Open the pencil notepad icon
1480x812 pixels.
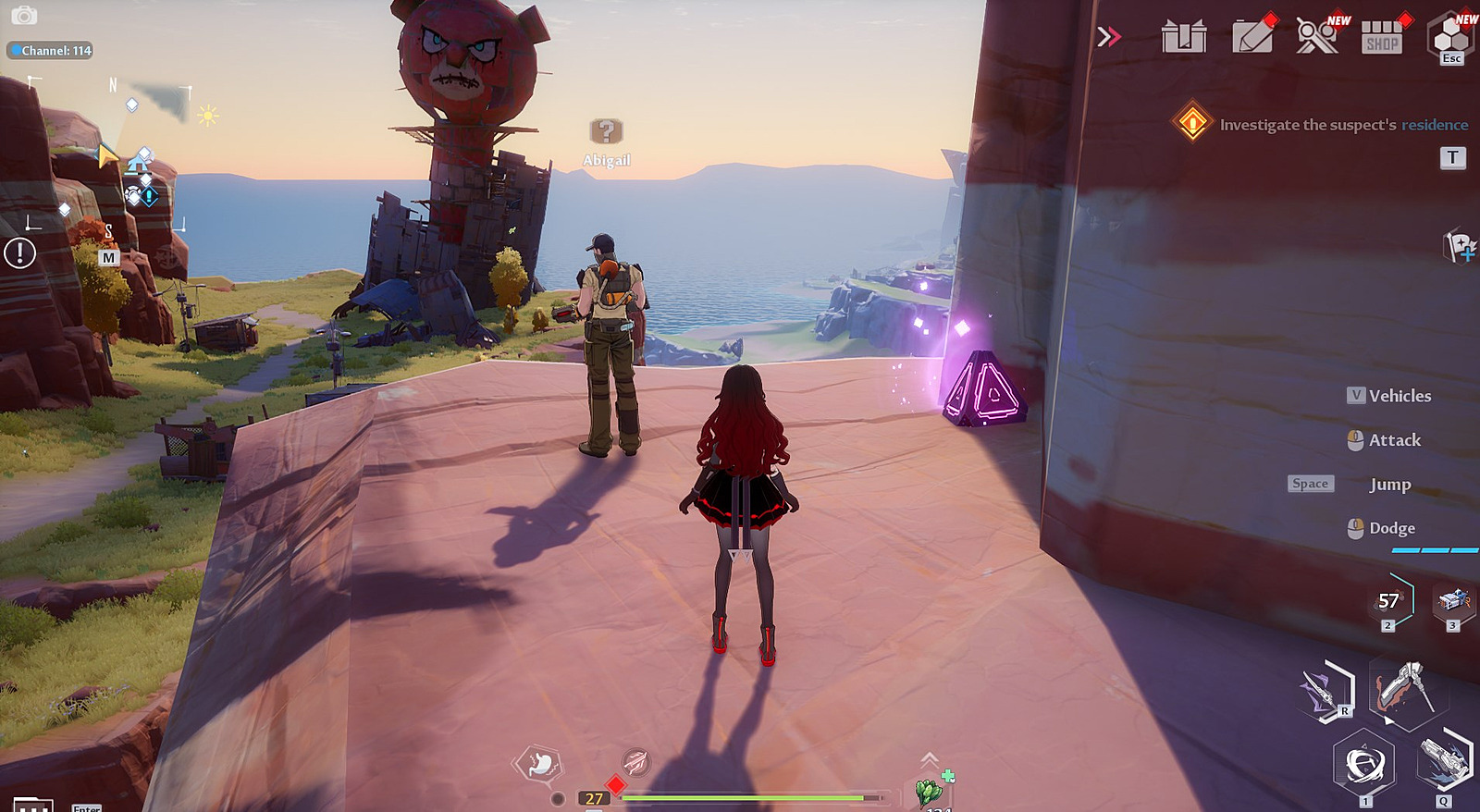tap(1253, 37)
